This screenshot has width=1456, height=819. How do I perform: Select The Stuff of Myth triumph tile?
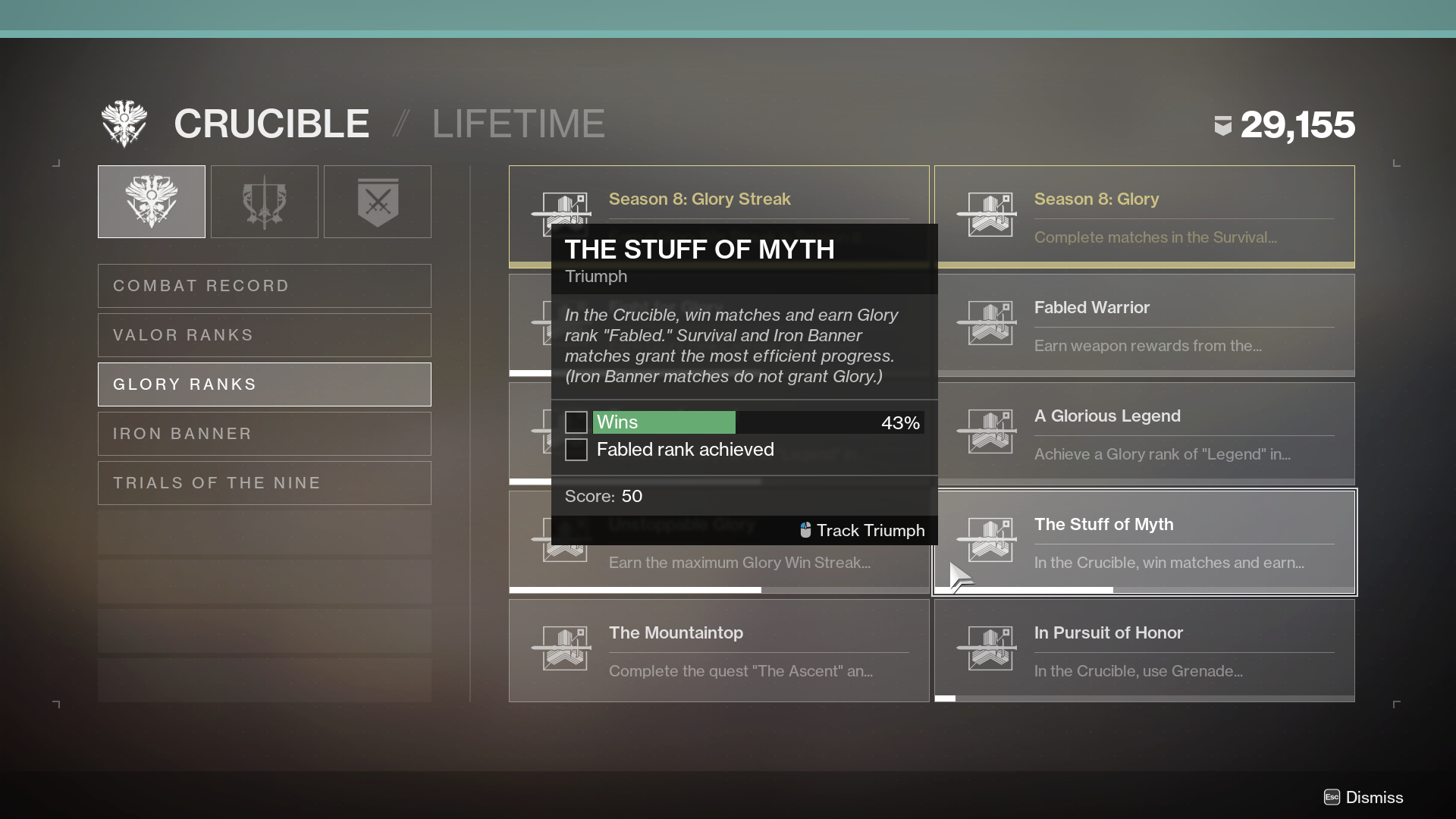(1144, 542)
